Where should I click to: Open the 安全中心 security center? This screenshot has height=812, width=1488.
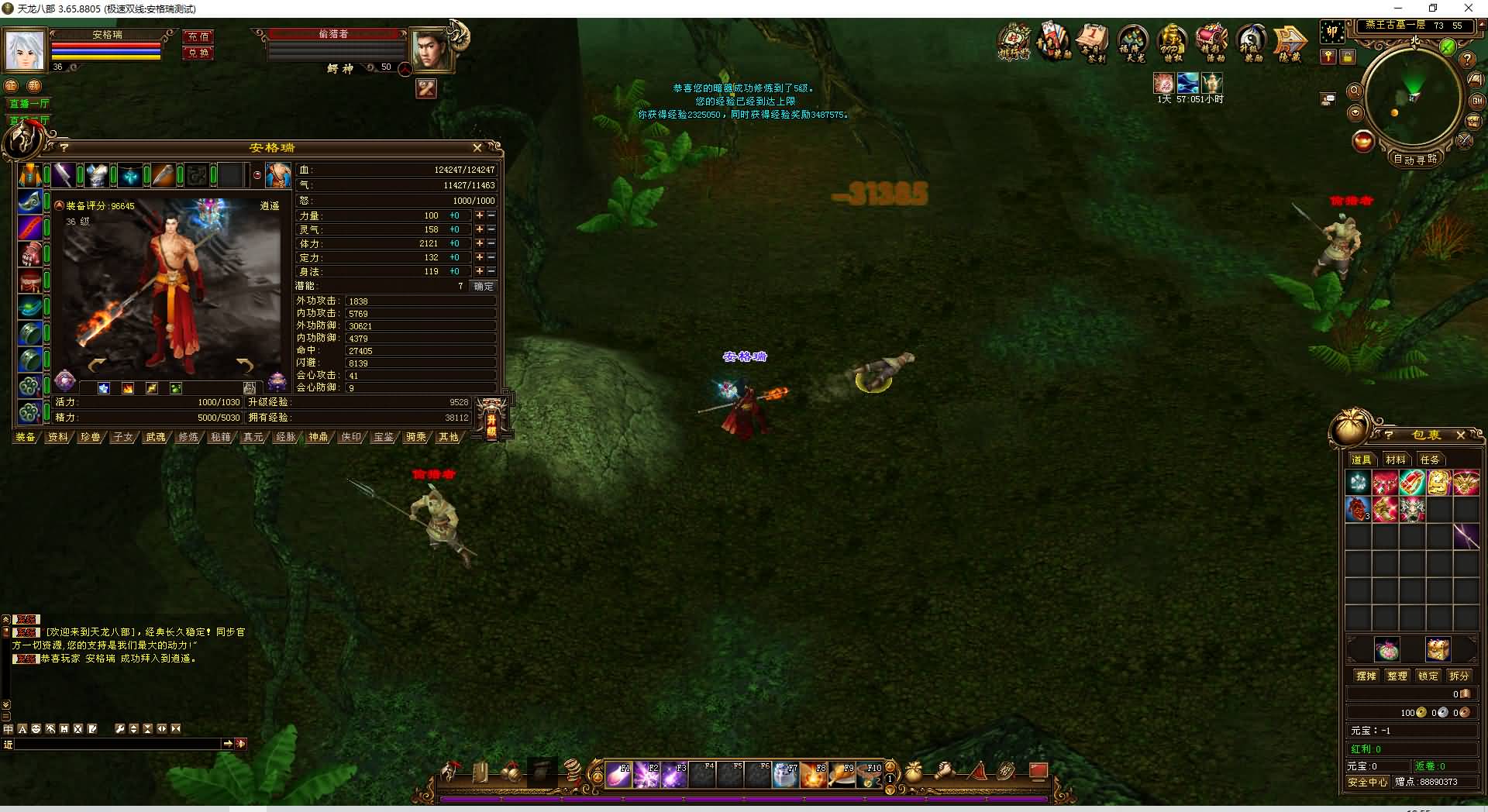(x=1368, y=783)
